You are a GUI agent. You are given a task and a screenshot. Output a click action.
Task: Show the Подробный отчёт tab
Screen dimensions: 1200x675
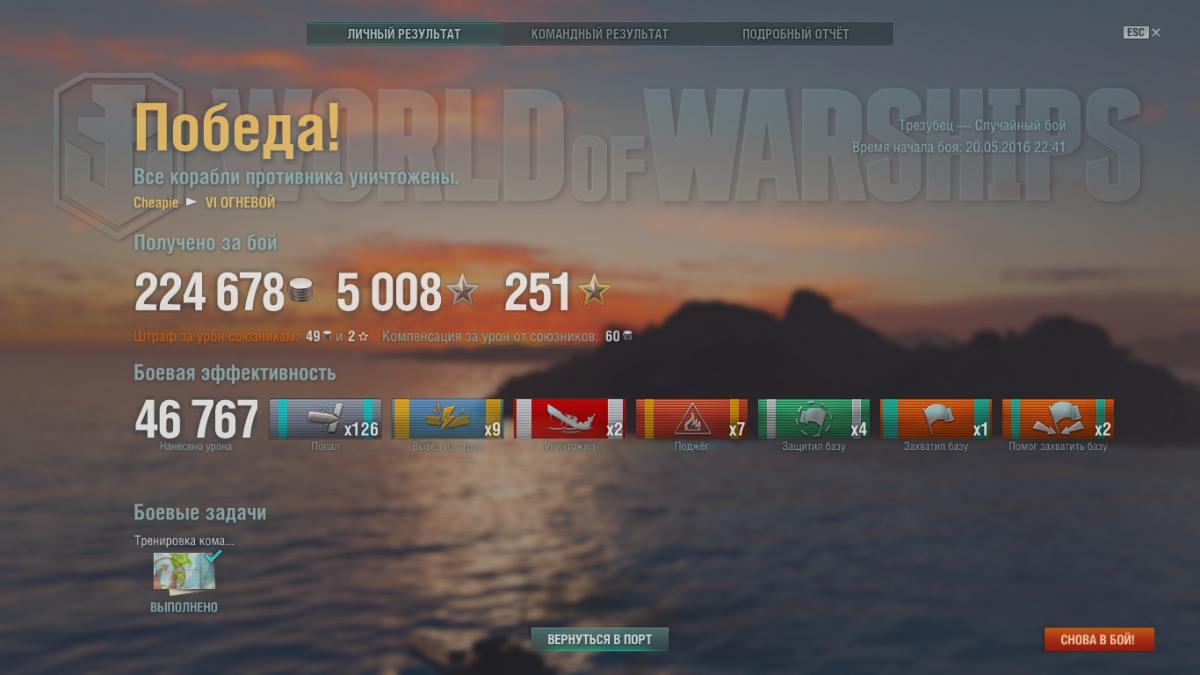[795, 34]
